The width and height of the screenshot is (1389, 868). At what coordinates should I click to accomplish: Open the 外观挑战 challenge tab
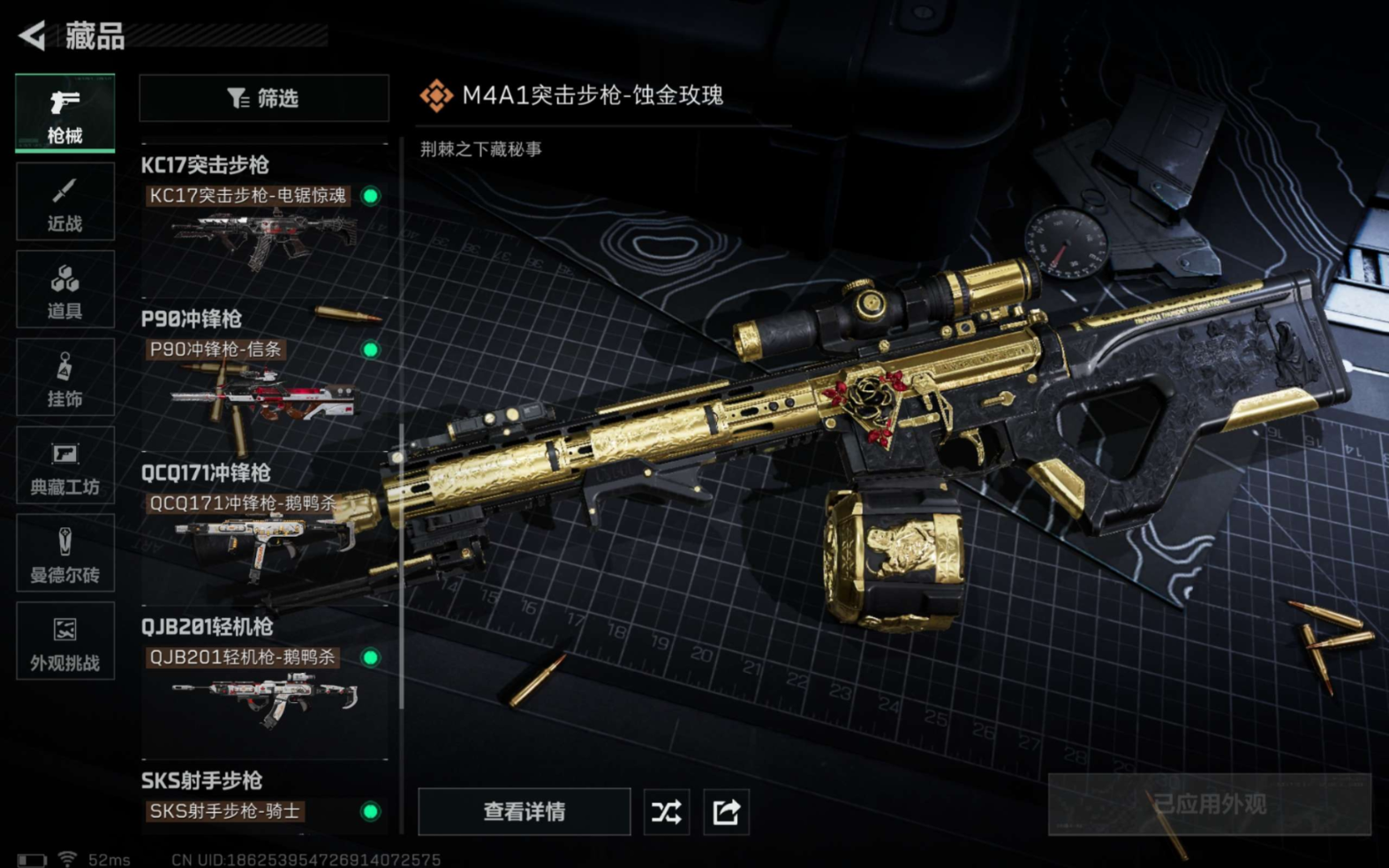(64, 642)
